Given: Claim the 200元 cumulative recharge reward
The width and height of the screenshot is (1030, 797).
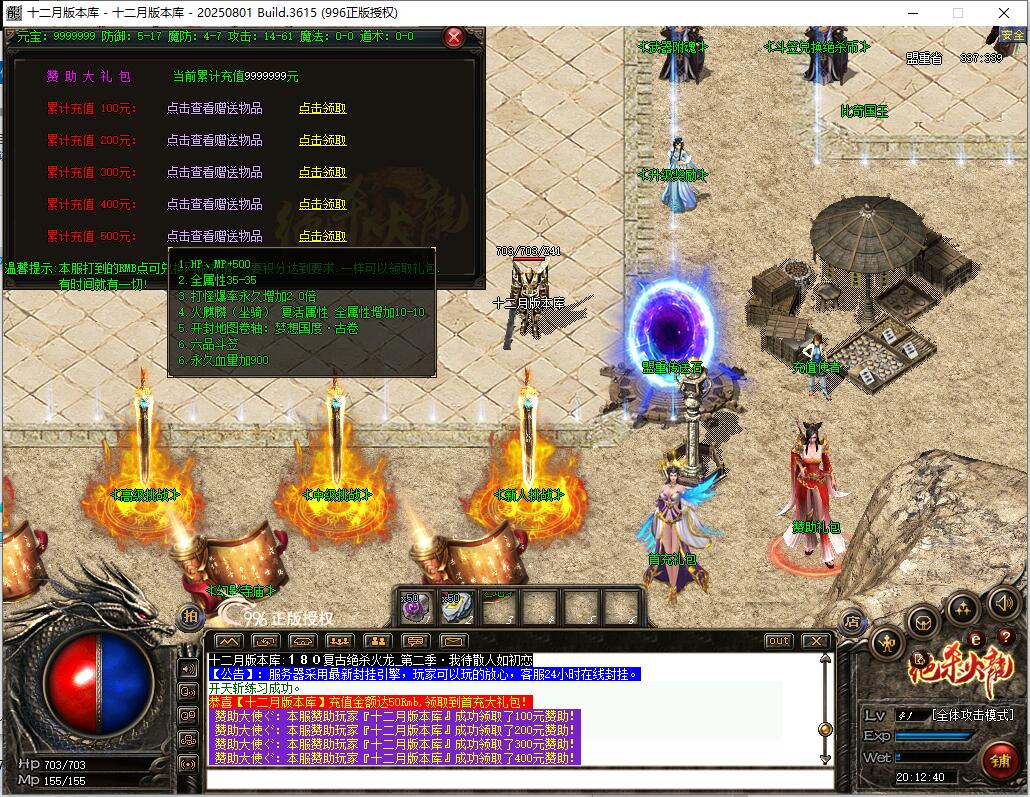Looking at the screenshot, I should coord(322,140).
